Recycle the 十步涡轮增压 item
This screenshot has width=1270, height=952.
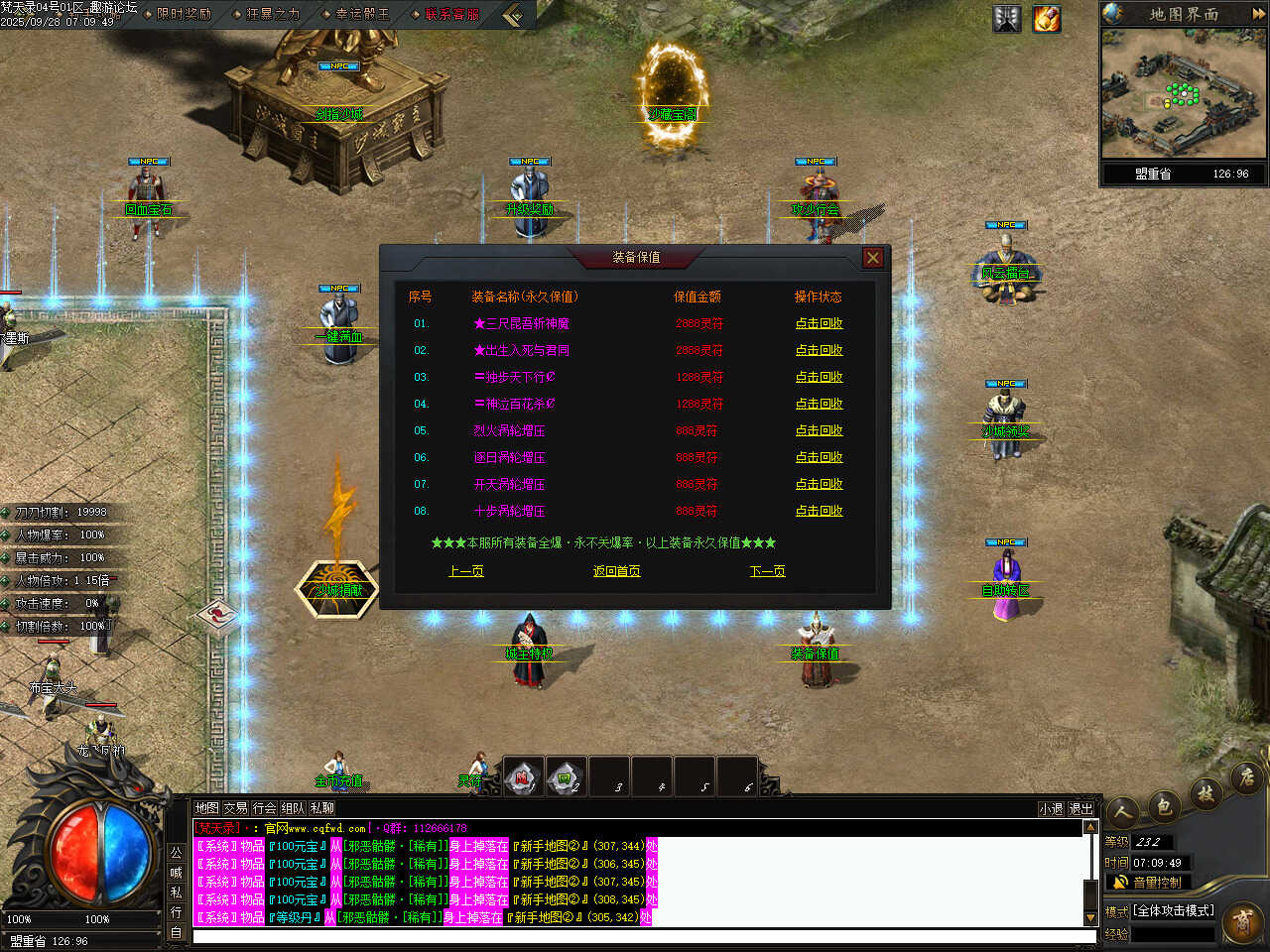pos(819,511)
